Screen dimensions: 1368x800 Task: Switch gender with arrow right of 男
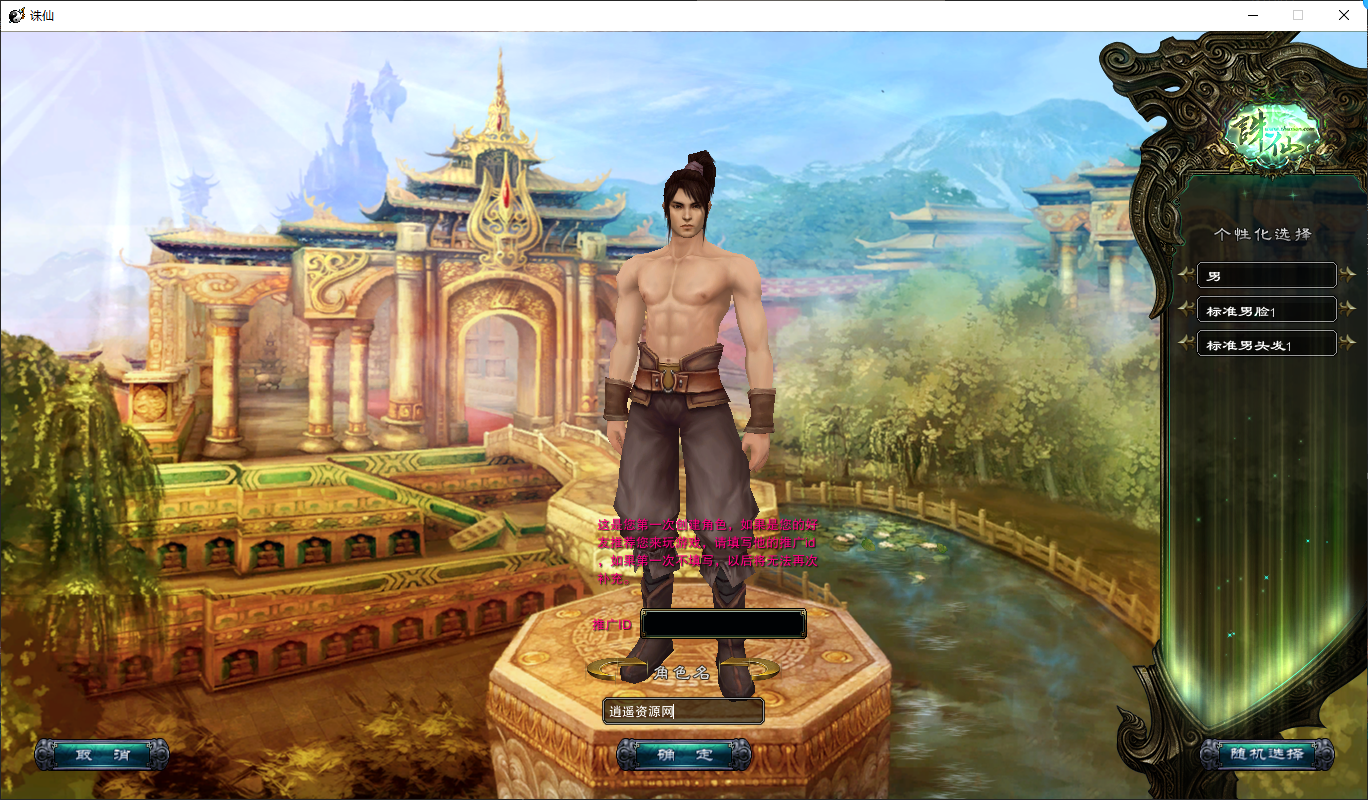click(x=1348, y=275)
